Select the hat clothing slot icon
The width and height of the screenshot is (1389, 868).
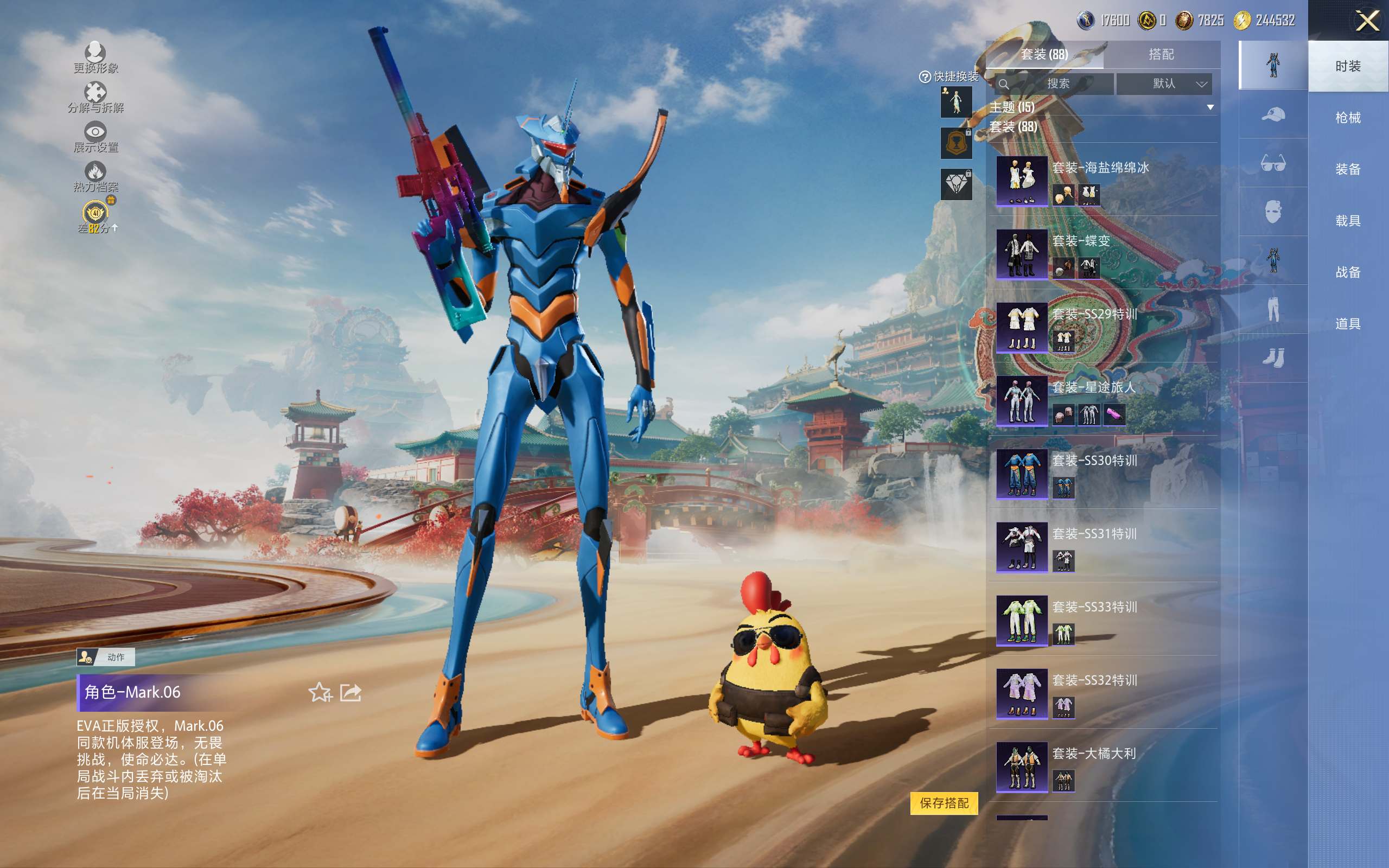click(1273, 114)
